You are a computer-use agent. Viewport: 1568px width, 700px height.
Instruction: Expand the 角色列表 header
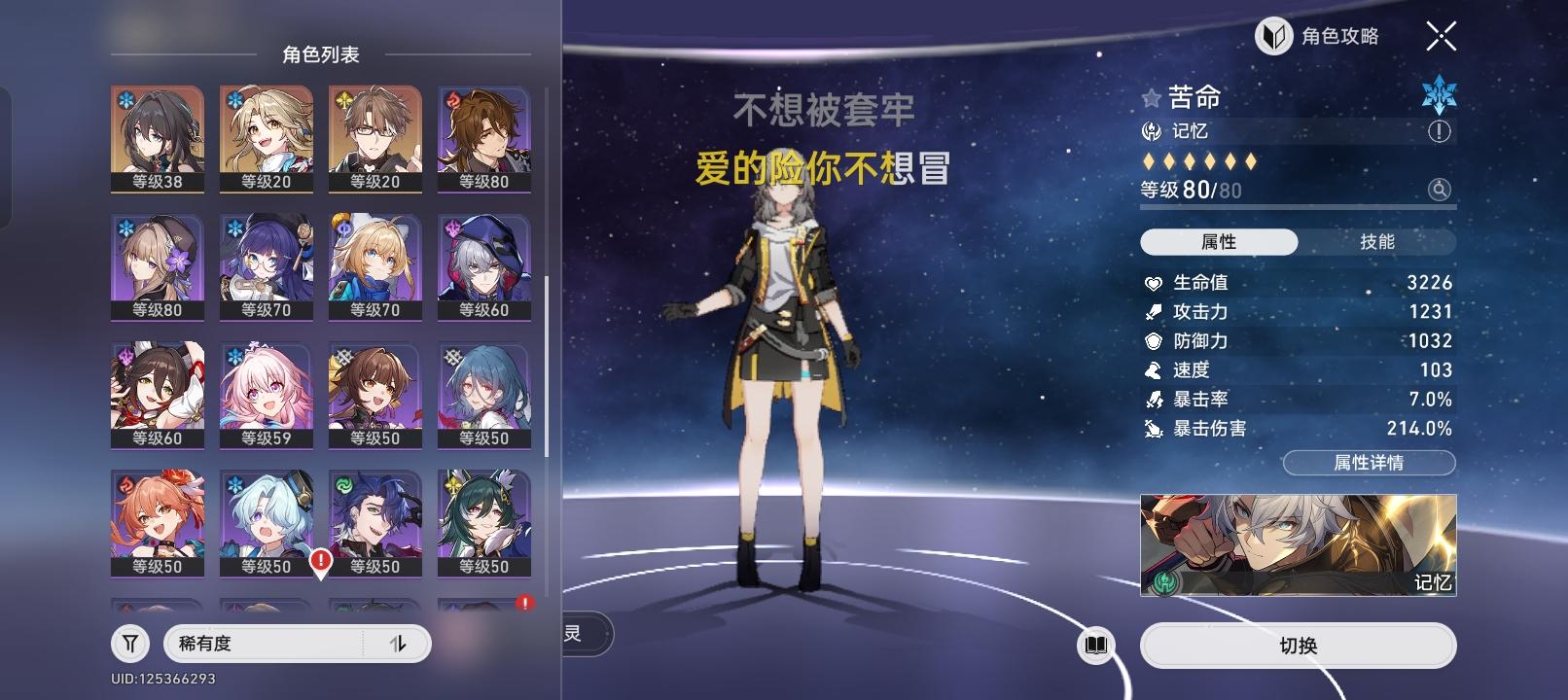coord(321,55)
